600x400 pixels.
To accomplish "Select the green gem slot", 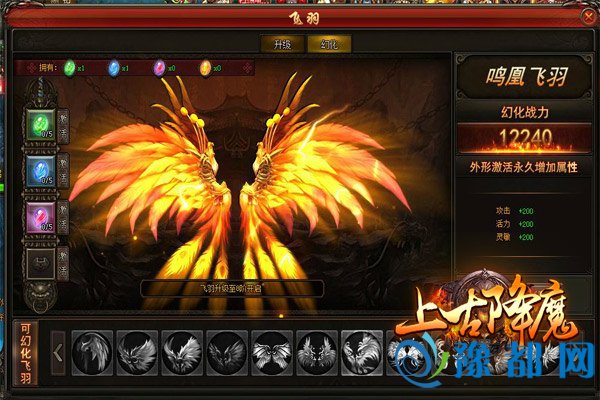I will [40, 124].
